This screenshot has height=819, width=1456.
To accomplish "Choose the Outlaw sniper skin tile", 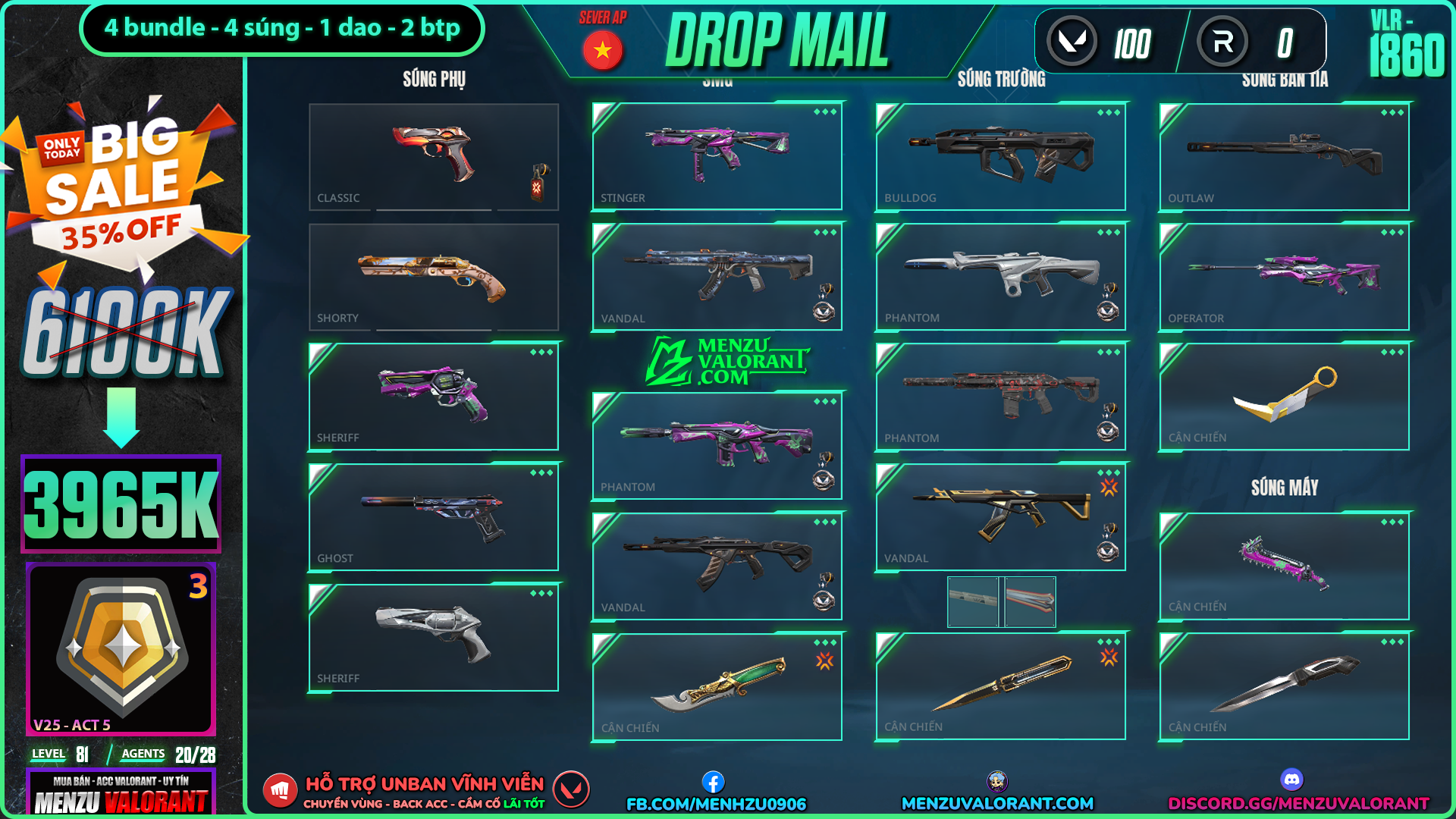I will point(1284,156).
